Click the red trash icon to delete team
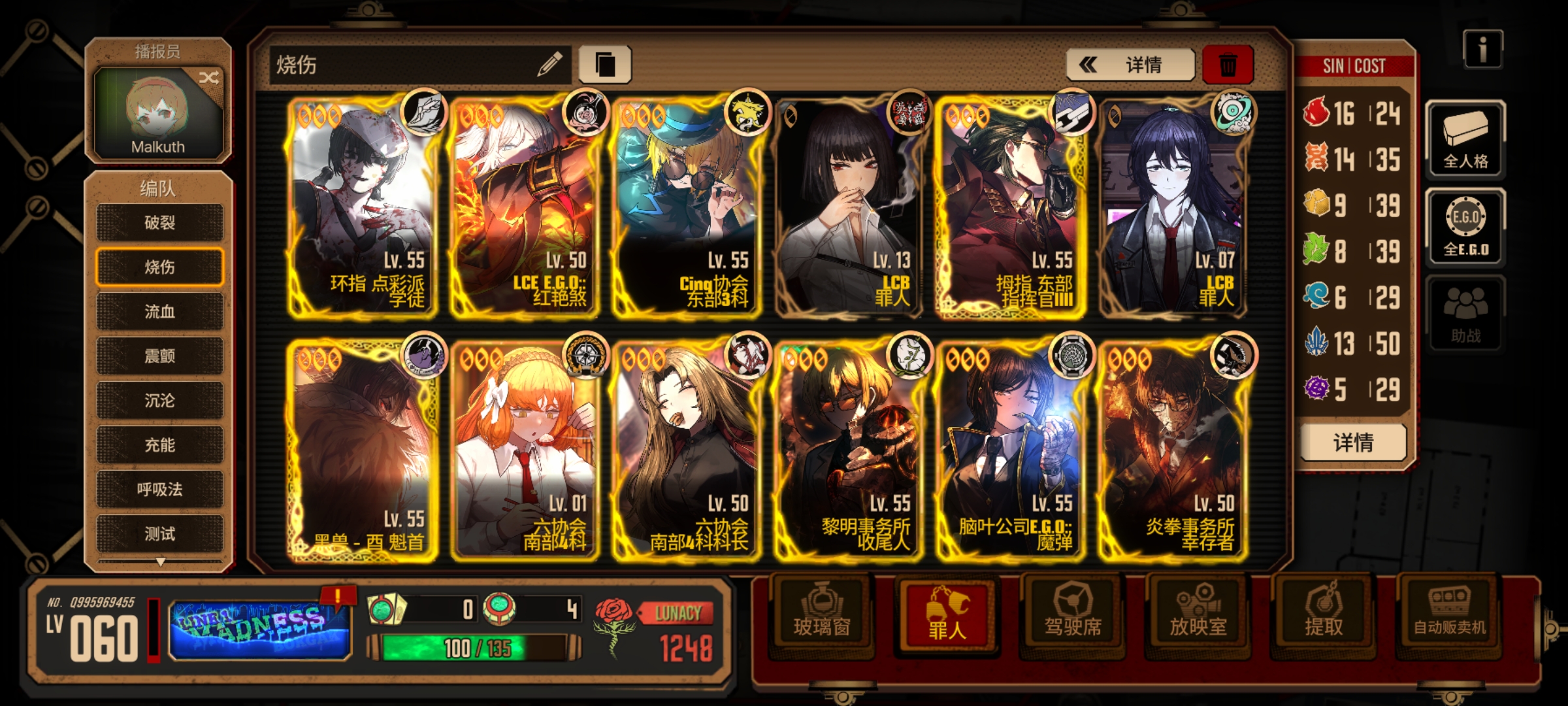Viewport: 1568px width, 706px height. [1230, 64]
